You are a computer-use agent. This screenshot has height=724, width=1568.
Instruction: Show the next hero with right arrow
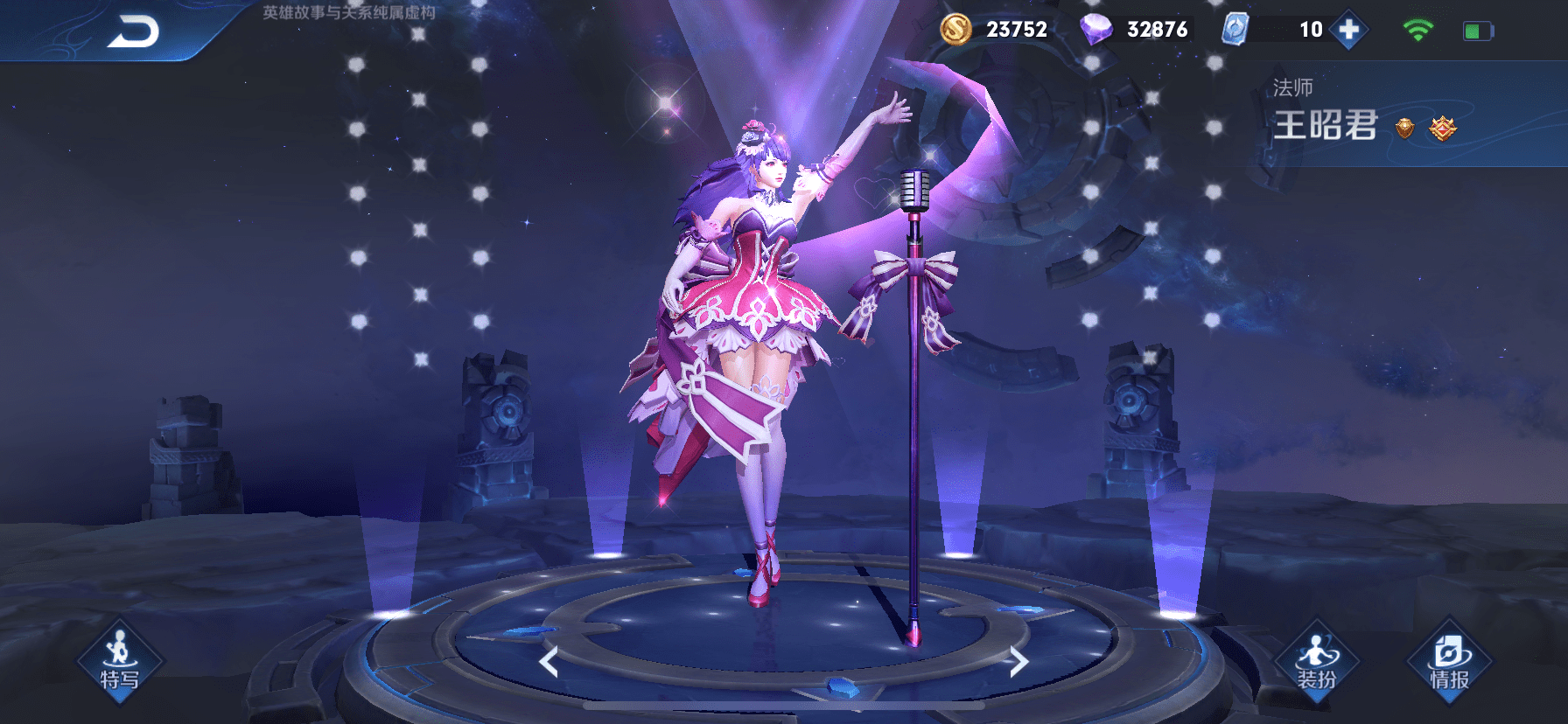tap(1018, 662)
